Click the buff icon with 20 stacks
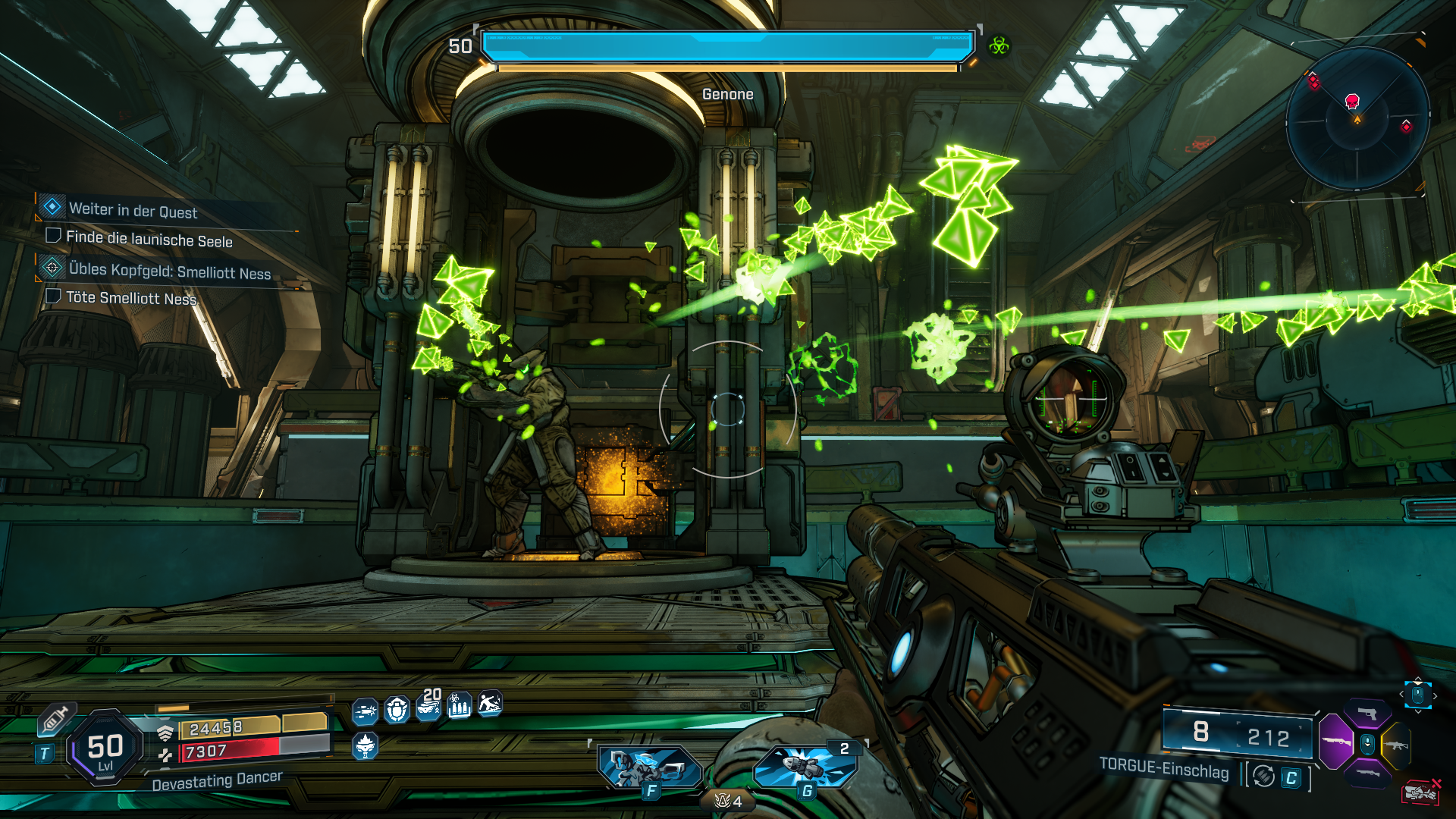The width and height of the screenshot is (1456, 819). 428,707
